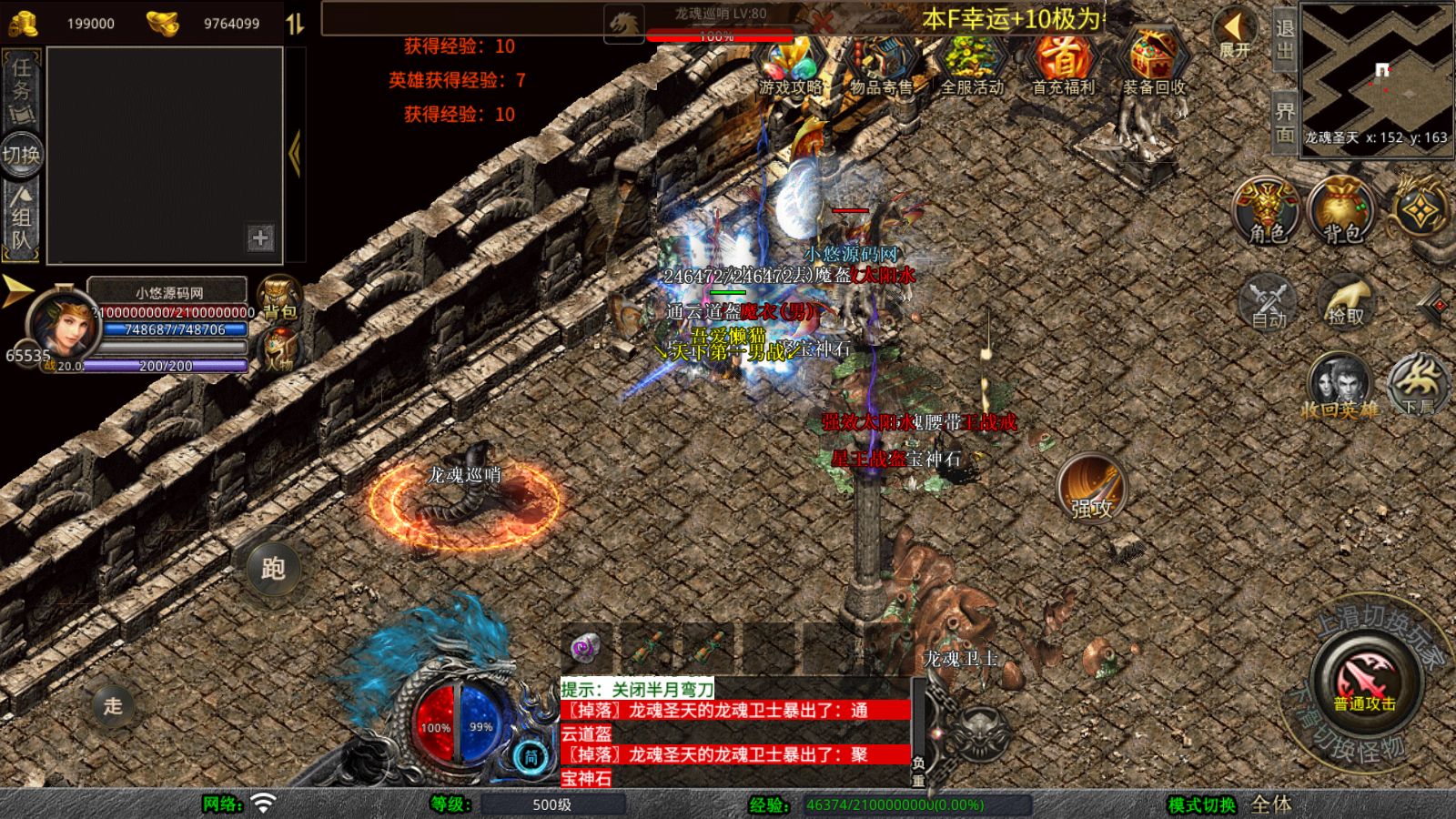Tap the 退出 exit button
This screenshot has height=819, width=1456.
tap(1284, 40)
